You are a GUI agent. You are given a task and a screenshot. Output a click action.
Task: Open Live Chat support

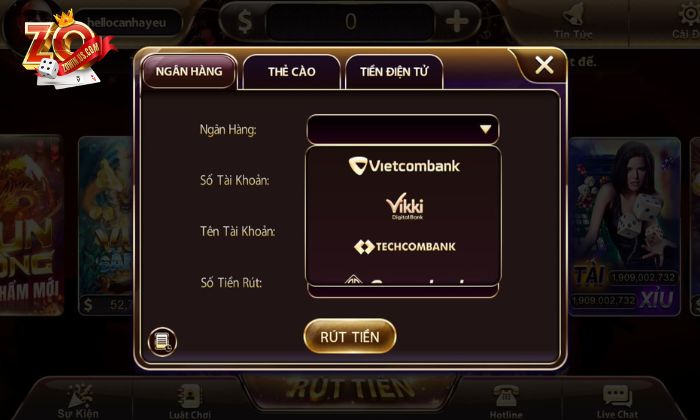click(617, 400)
